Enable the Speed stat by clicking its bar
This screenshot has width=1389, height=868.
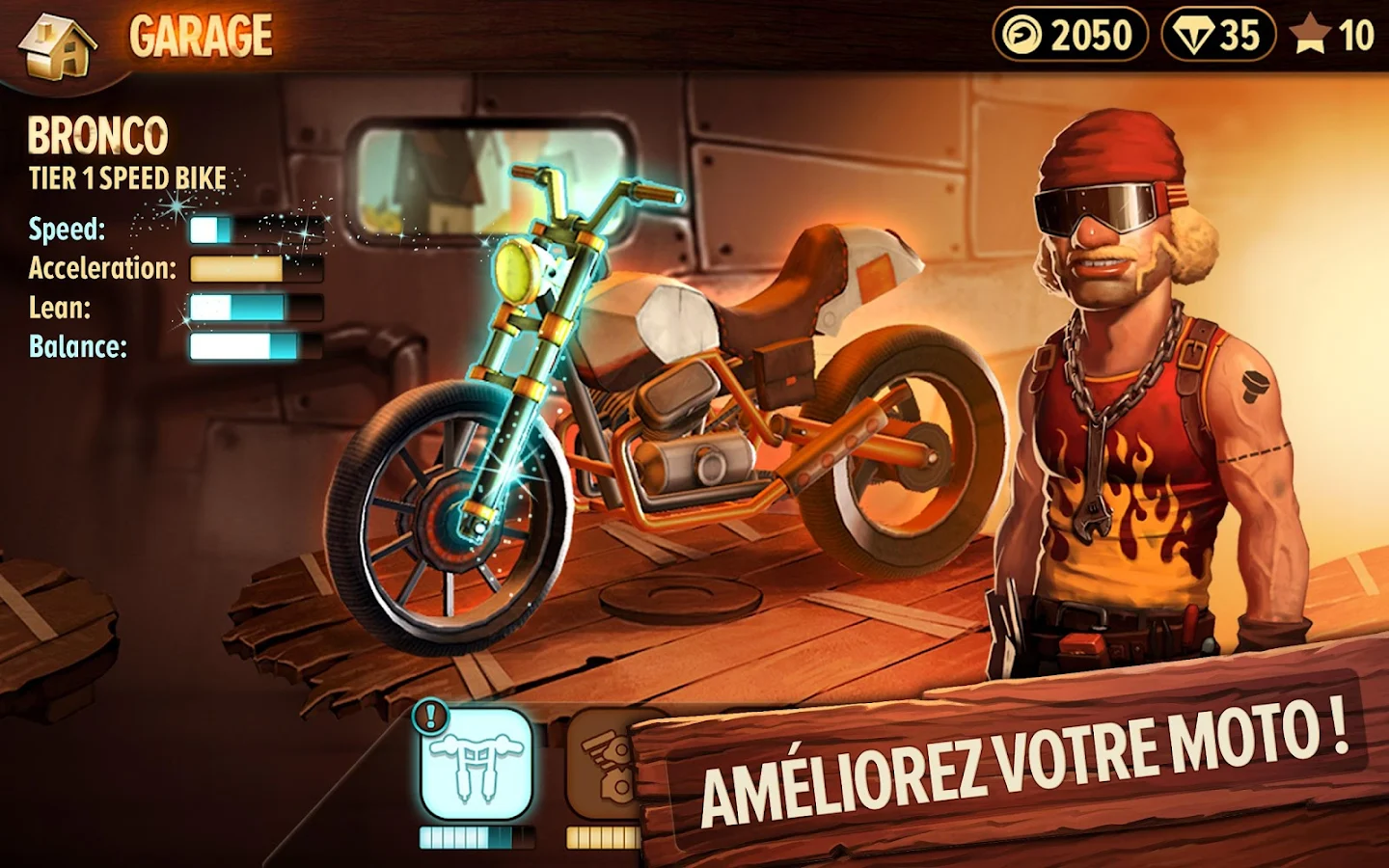(x=256, y=230)
